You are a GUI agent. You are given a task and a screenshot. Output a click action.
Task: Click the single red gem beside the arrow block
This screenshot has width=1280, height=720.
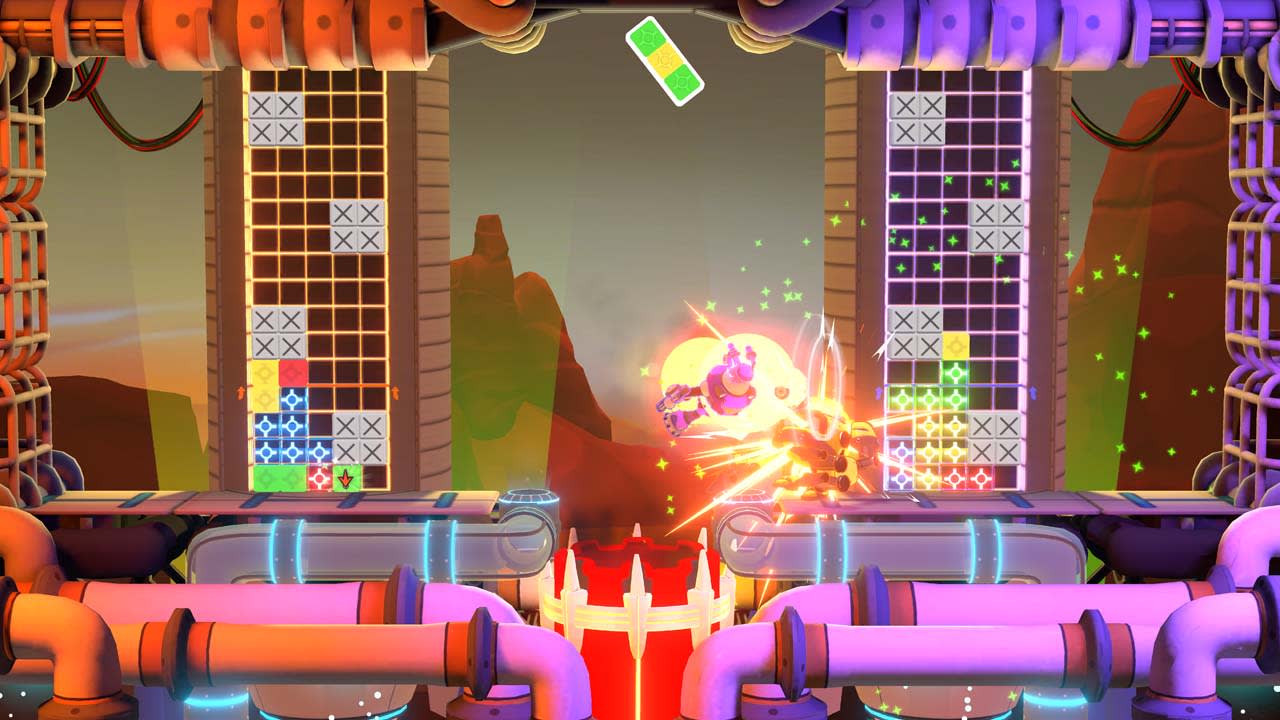[x=318, y=477]
